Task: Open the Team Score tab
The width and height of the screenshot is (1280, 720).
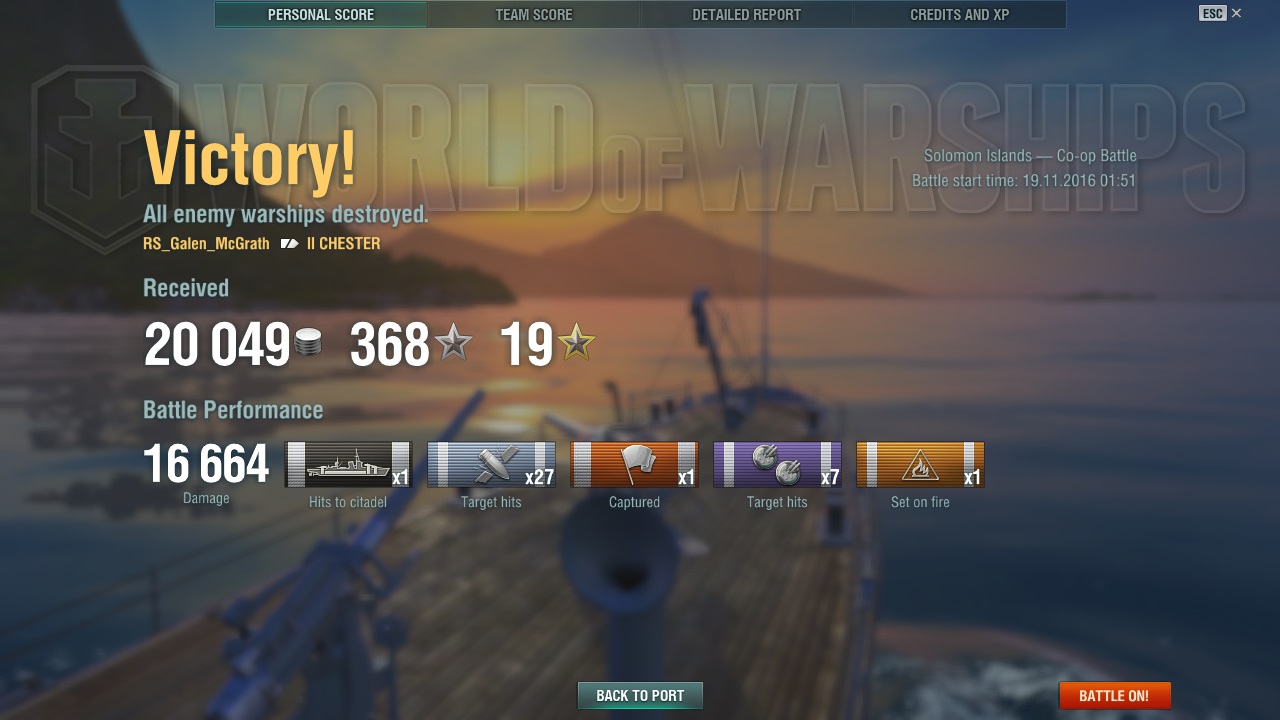Action: coord(534,15)
